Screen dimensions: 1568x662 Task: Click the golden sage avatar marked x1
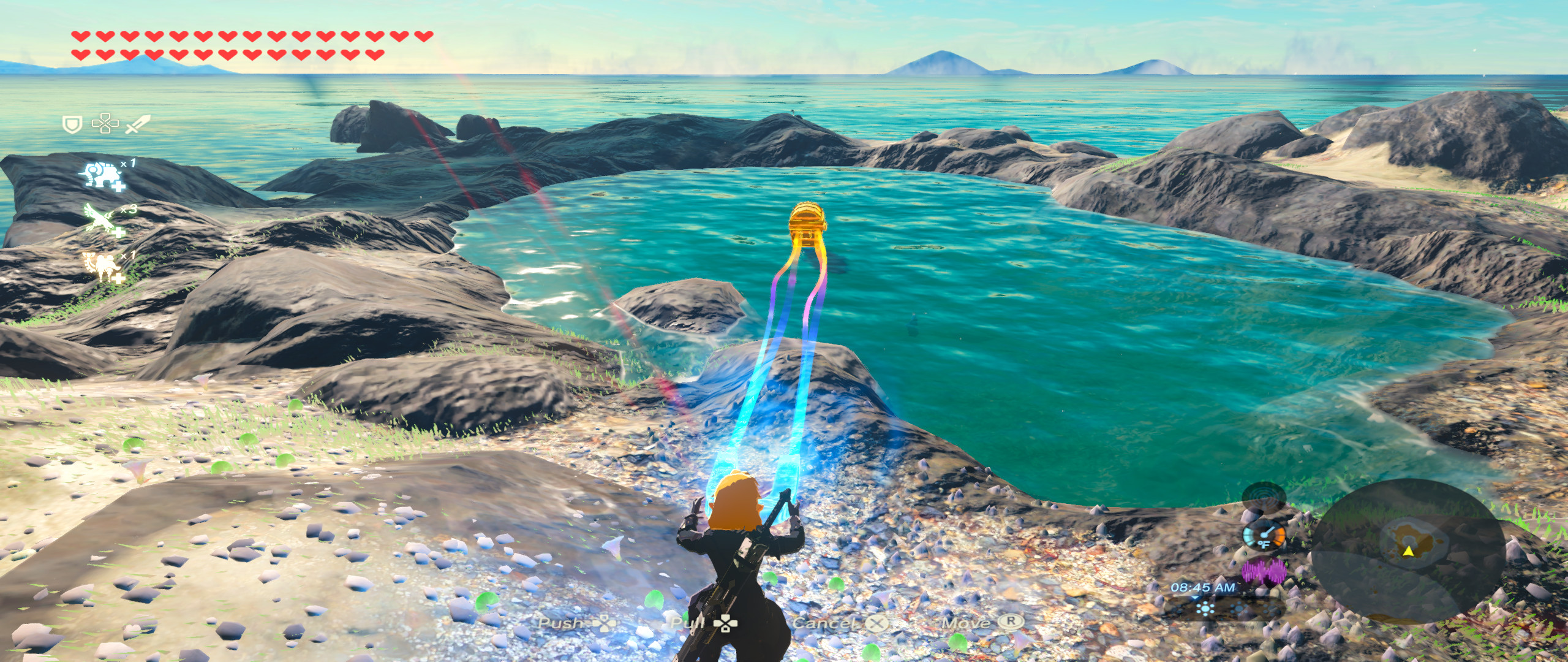click(100, 264)
